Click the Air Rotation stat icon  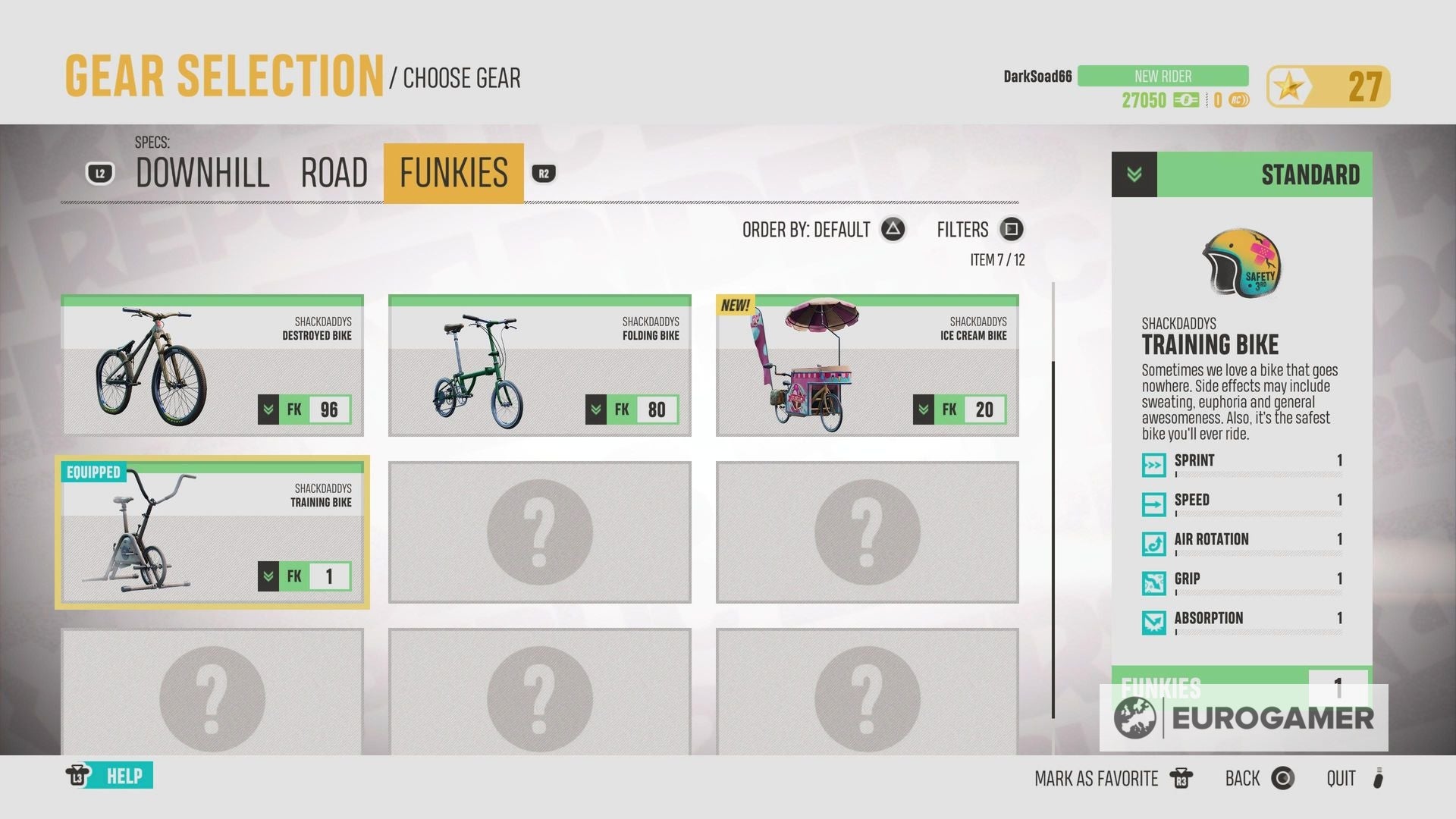1153,544
